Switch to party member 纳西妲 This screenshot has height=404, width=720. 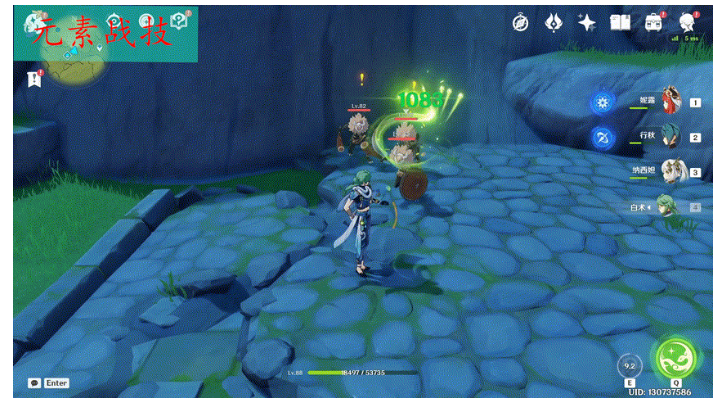[x=672, y=171]
